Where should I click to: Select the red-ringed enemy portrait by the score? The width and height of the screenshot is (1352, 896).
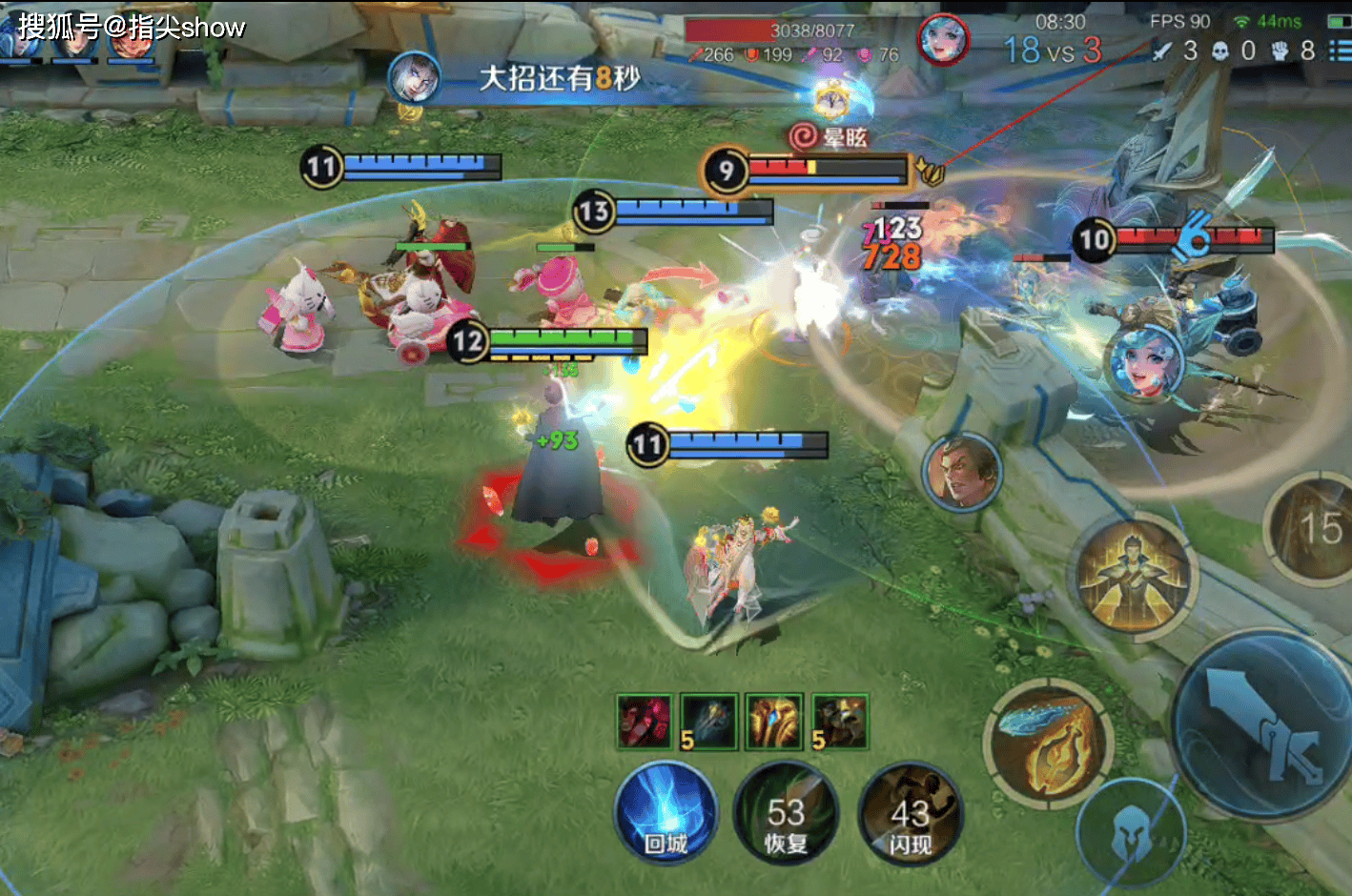(x=943, y=40)
